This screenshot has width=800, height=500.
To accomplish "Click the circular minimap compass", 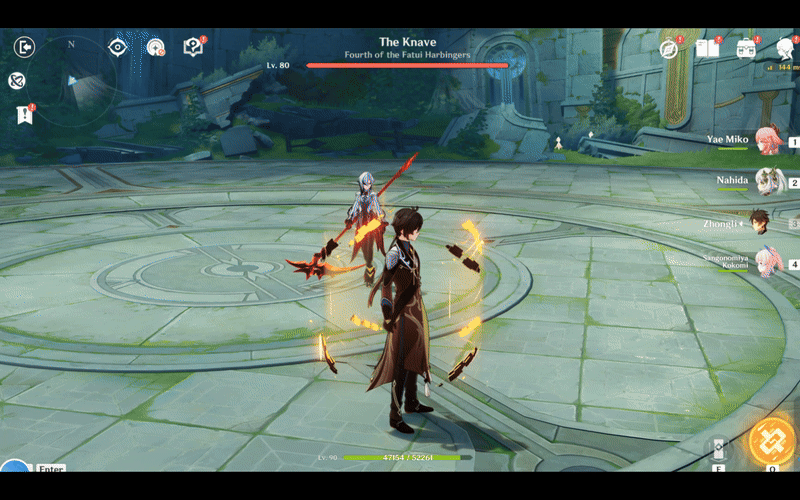I will point(72,80).
